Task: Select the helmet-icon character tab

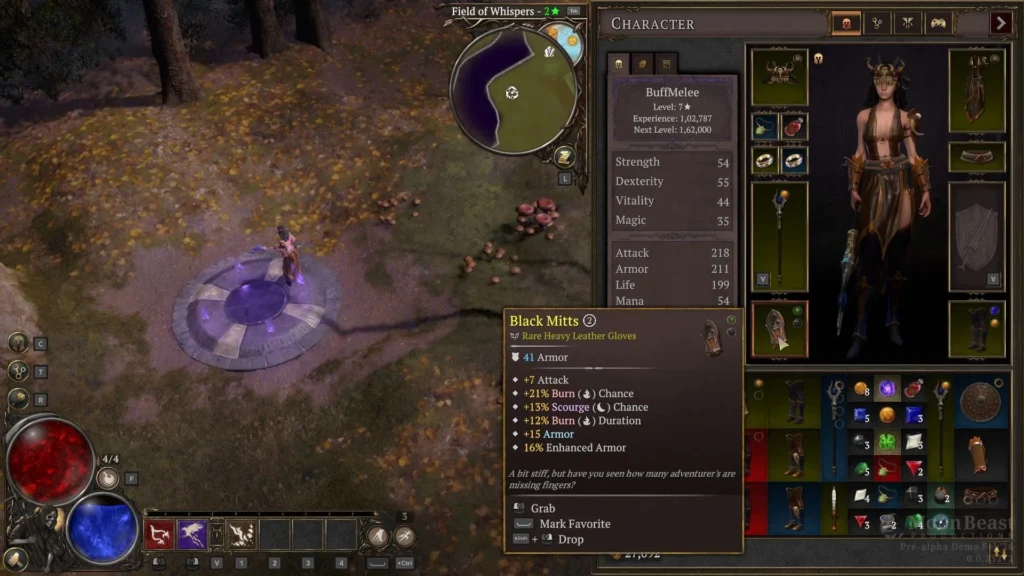Action: [x=845, y=22]
